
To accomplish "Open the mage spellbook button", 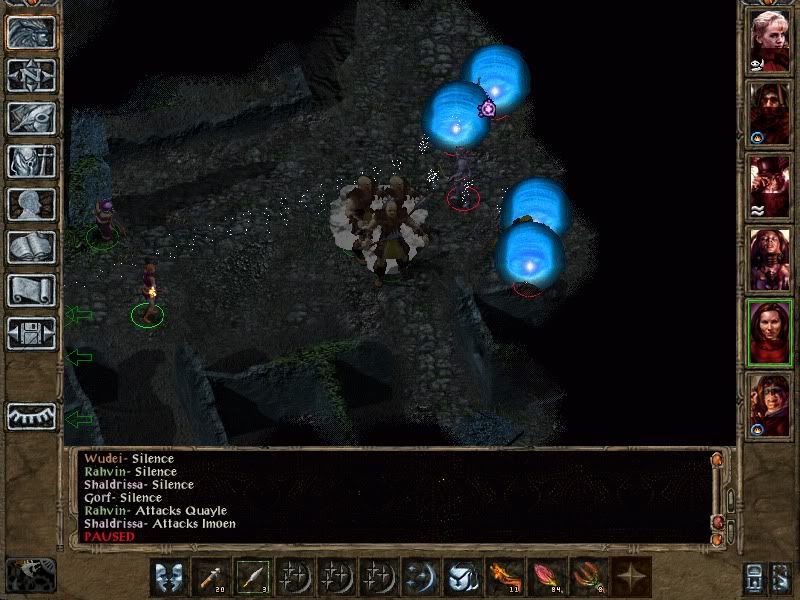I will click(31, 247).
